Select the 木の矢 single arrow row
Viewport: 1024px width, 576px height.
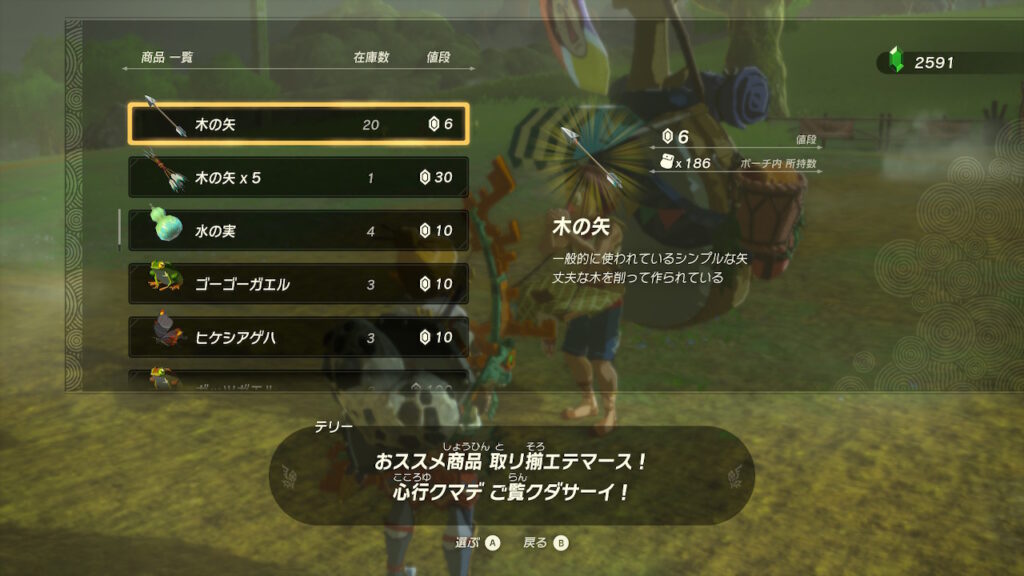(x=298, y=124)
